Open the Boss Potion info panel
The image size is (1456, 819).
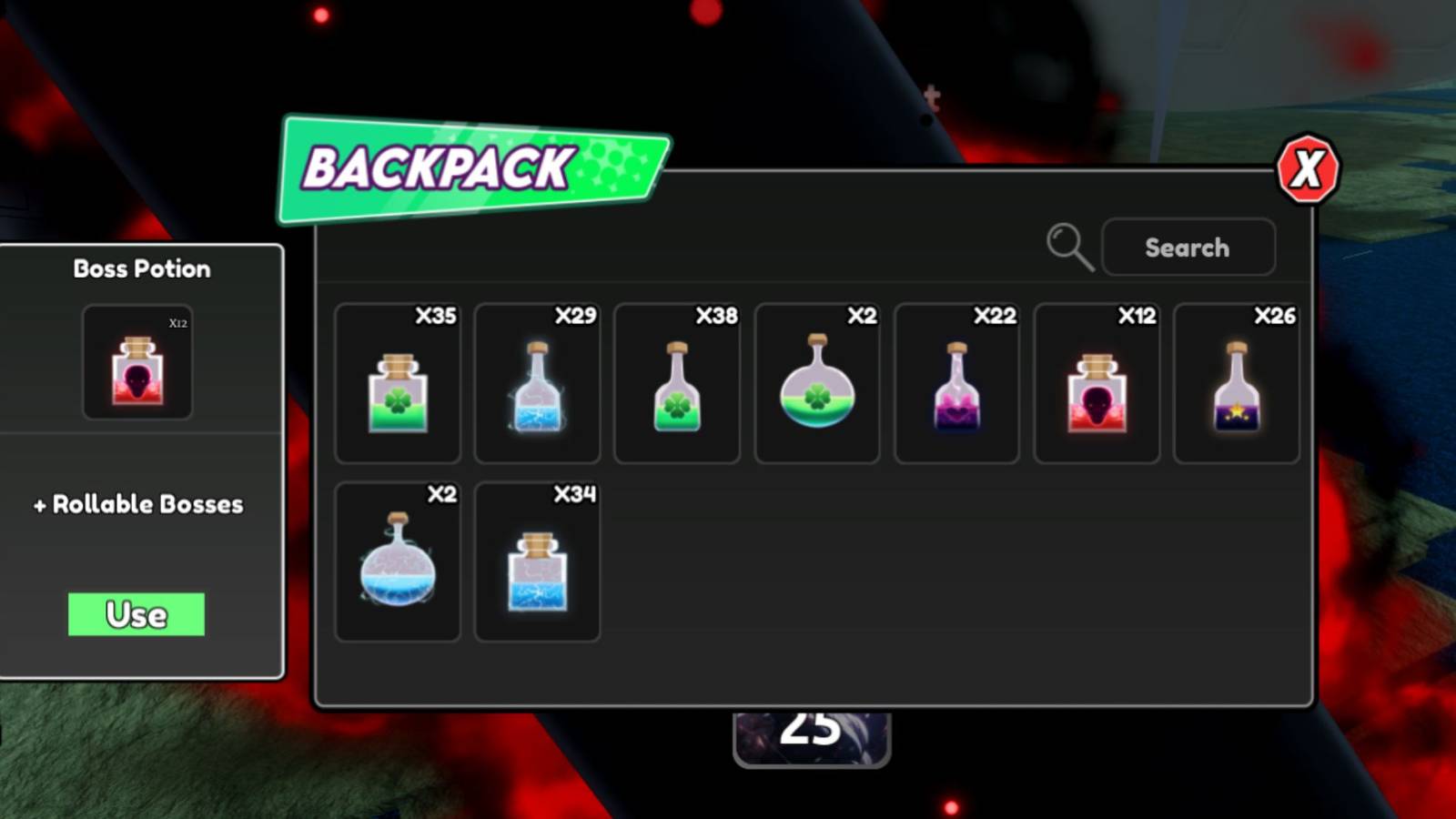click(x=141, y=268)
